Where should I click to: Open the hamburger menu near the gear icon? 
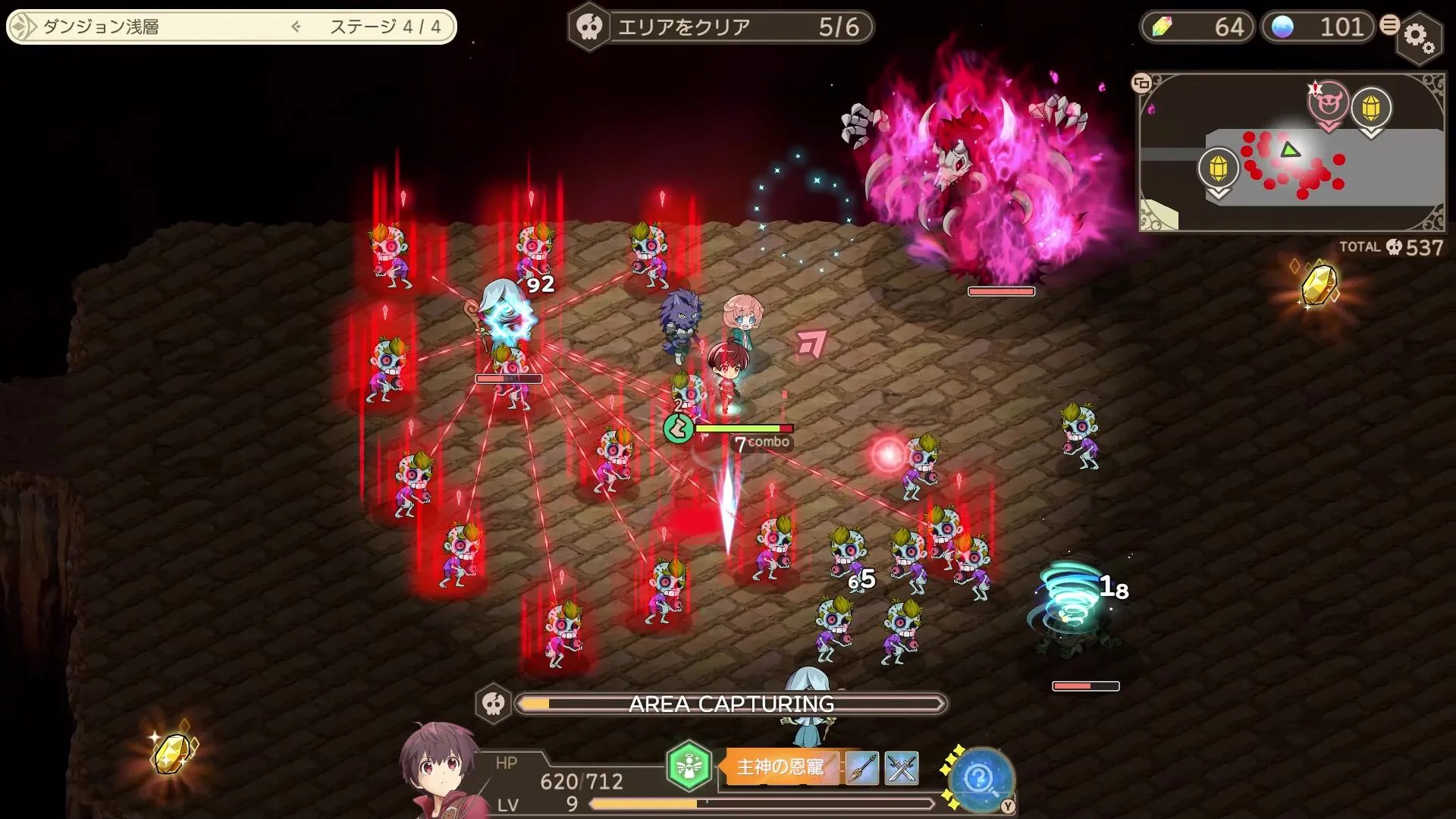click(x=1389, y=24)
